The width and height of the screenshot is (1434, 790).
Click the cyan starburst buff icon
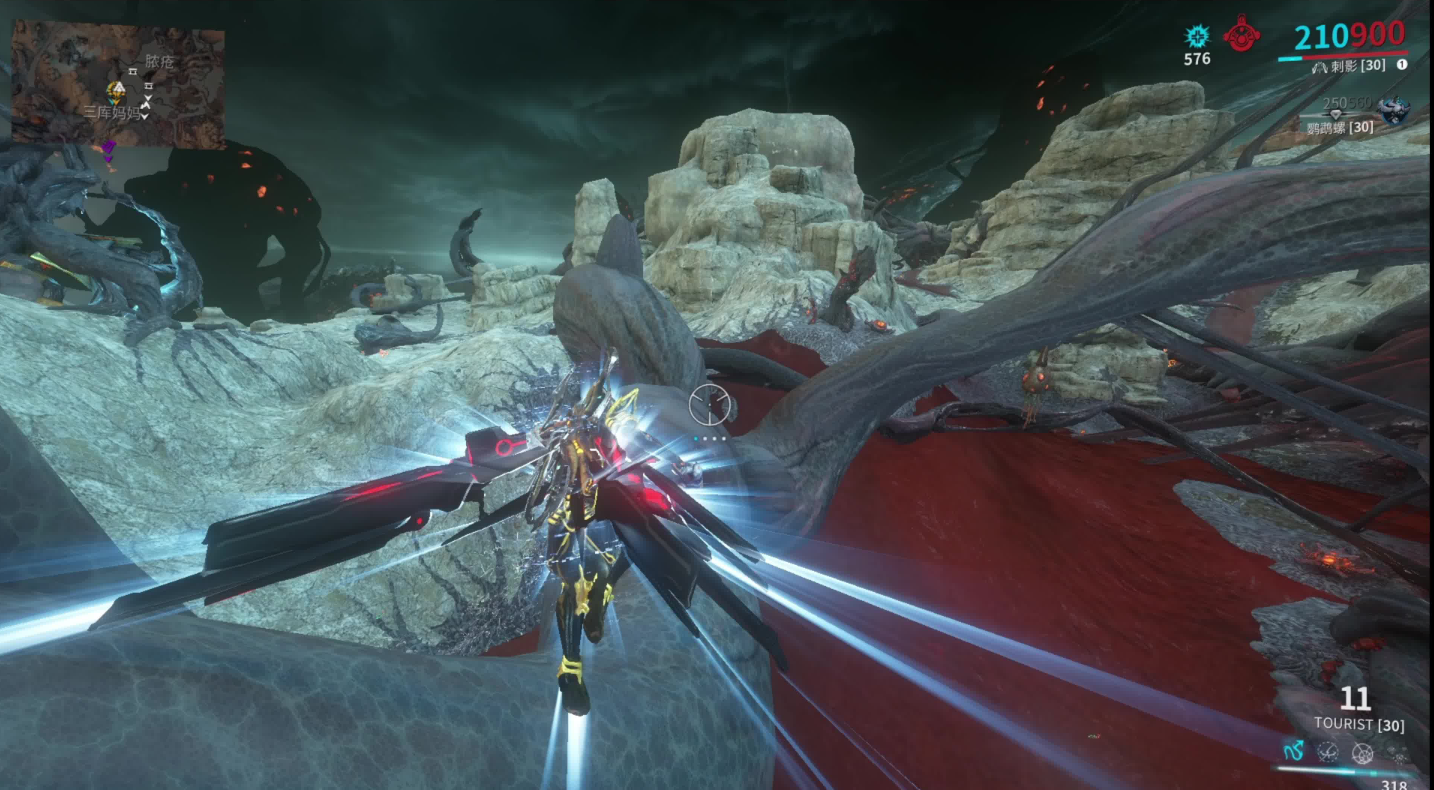[x=1196, y=37]
